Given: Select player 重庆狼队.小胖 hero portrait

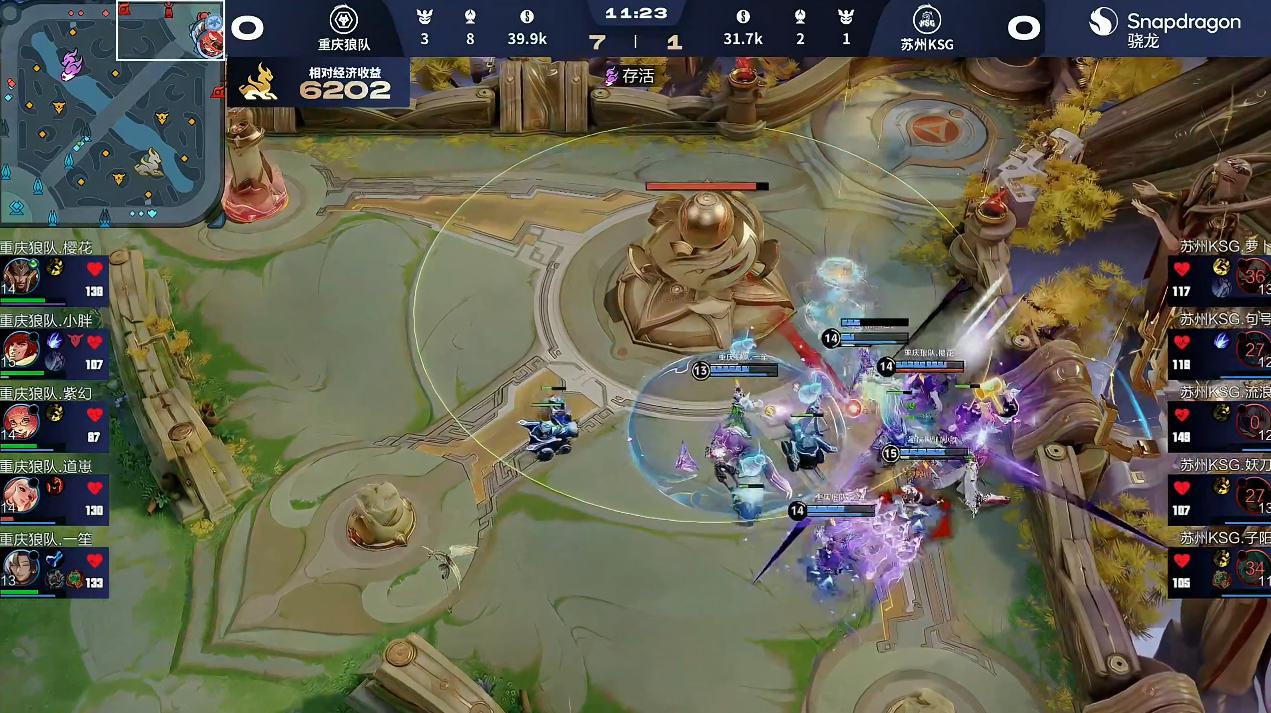Looking at the screenshot, I should (x=20, y=349).
